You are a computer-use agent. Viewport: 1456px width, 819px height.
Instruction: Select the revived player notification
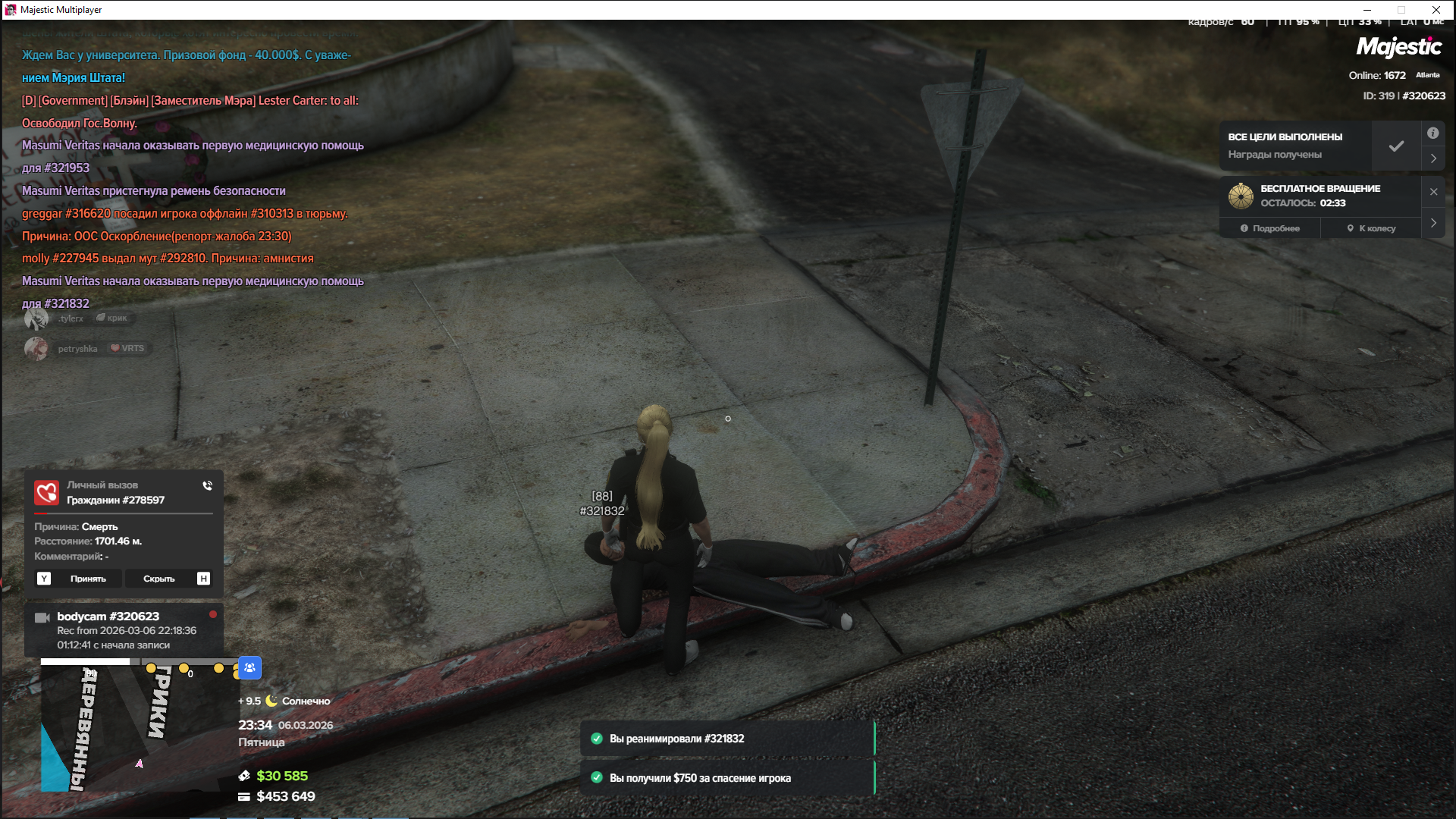click(727, 739)
